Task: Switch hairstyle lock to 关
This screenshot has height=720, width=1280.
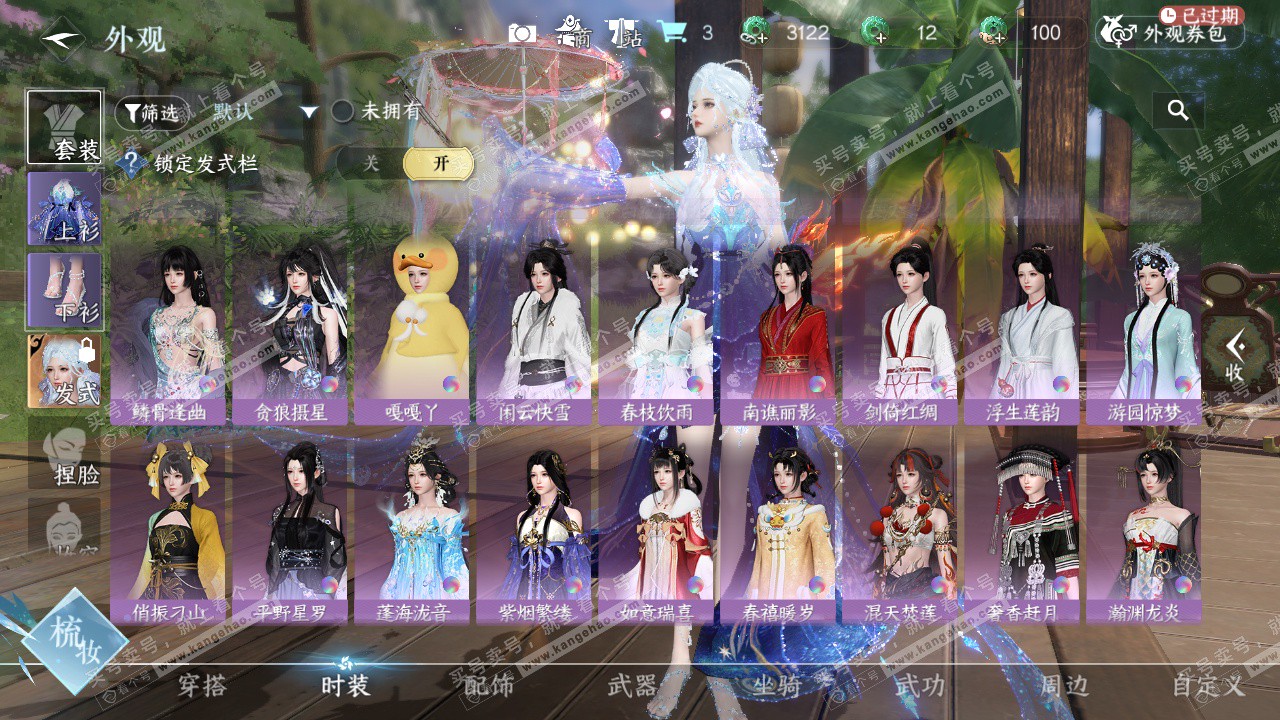Action: (371, 164)
